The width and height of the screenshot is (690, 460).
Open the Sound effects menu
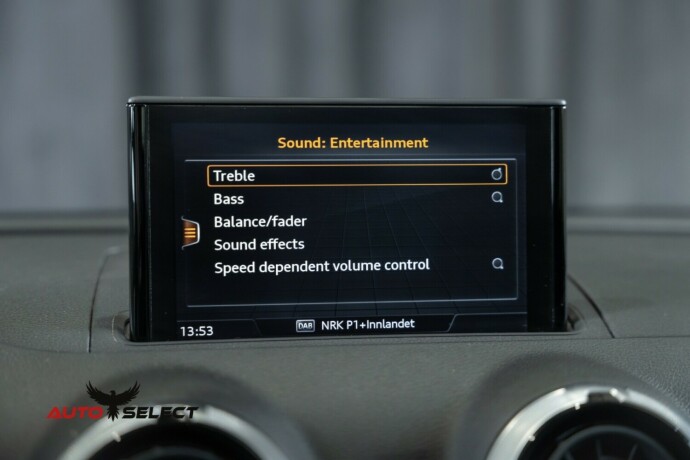(x=259, y=243)
